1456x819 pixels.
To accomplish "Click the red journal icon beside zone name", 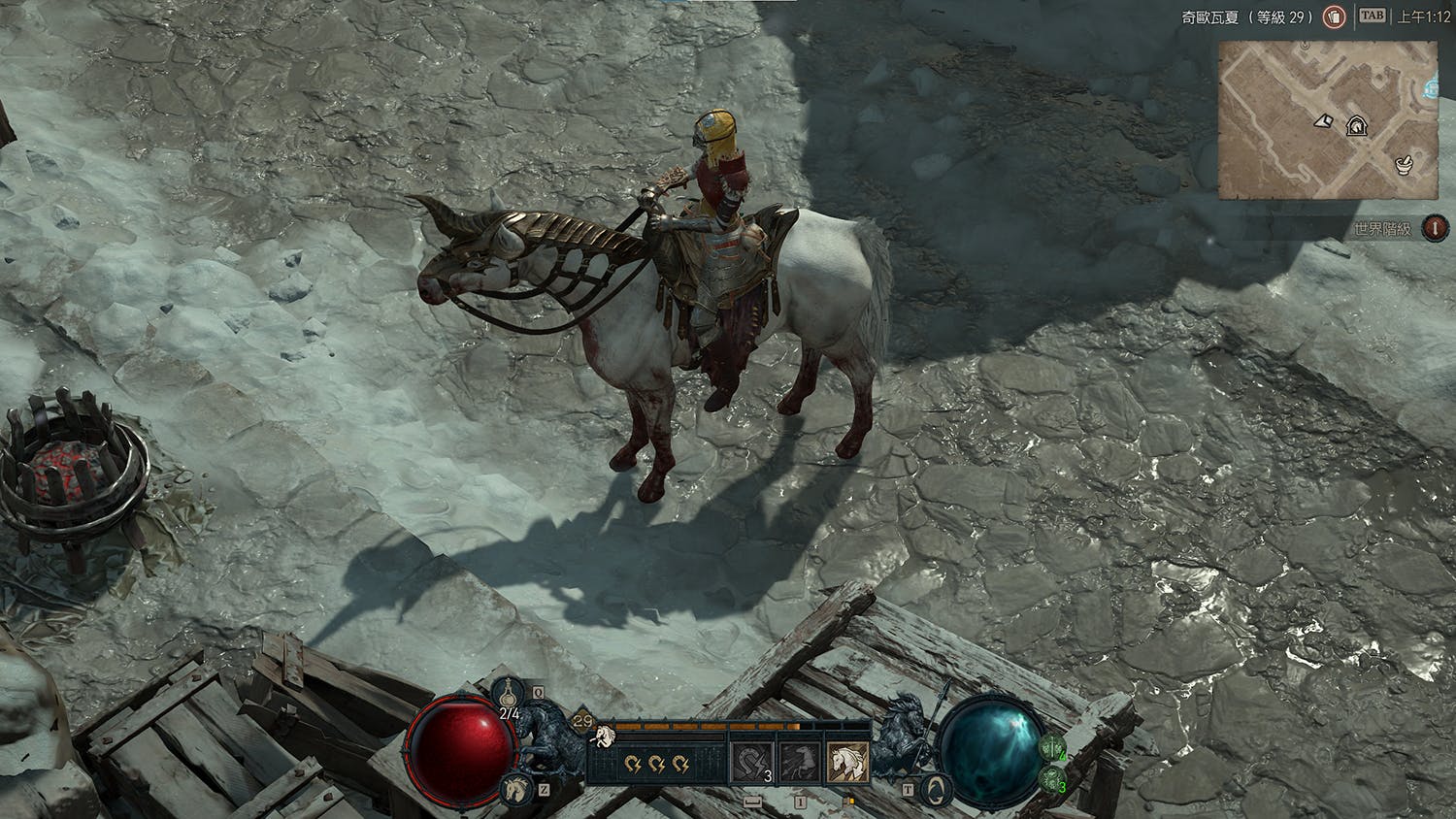I will tap(1335, 17).
